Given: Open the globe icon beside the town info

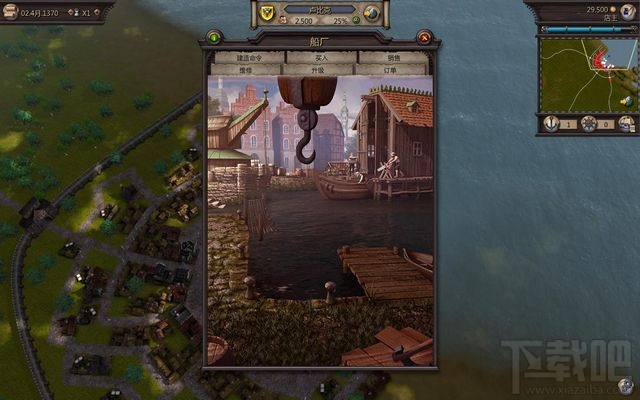Looking at the screenshot, I should [372, 13].
